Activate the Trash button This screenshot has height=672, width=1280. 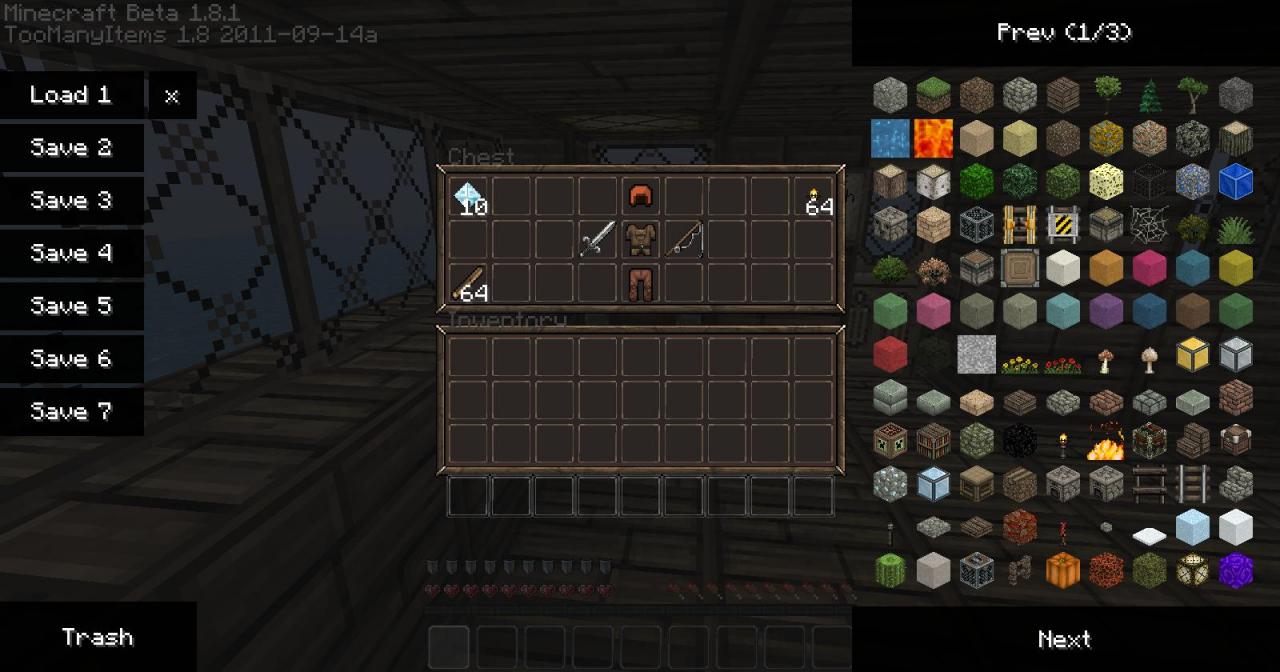tap(98, 637)
